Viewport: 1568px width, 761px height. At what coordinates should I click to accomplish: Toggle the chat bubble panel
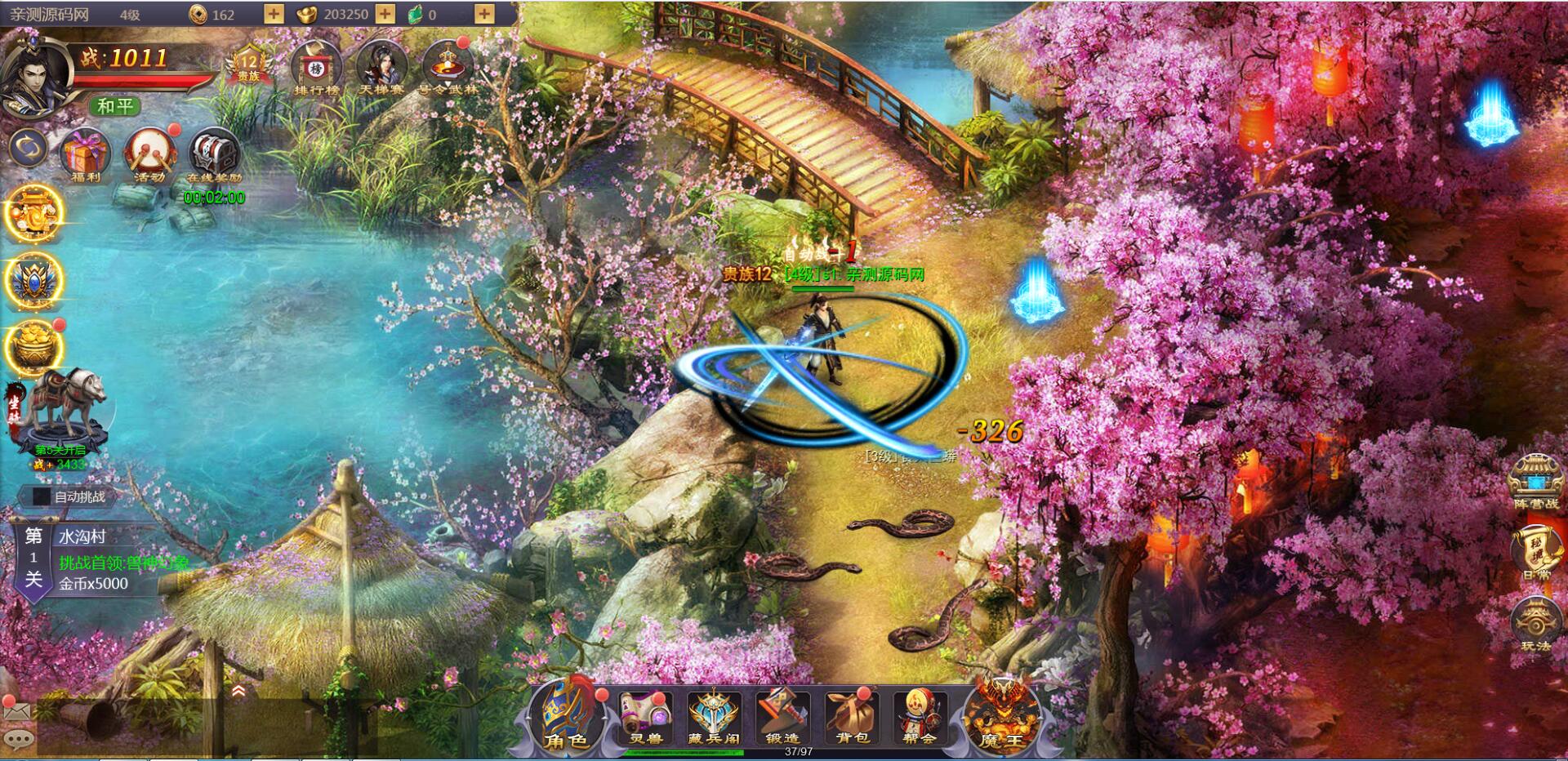(x=18, y=741)
